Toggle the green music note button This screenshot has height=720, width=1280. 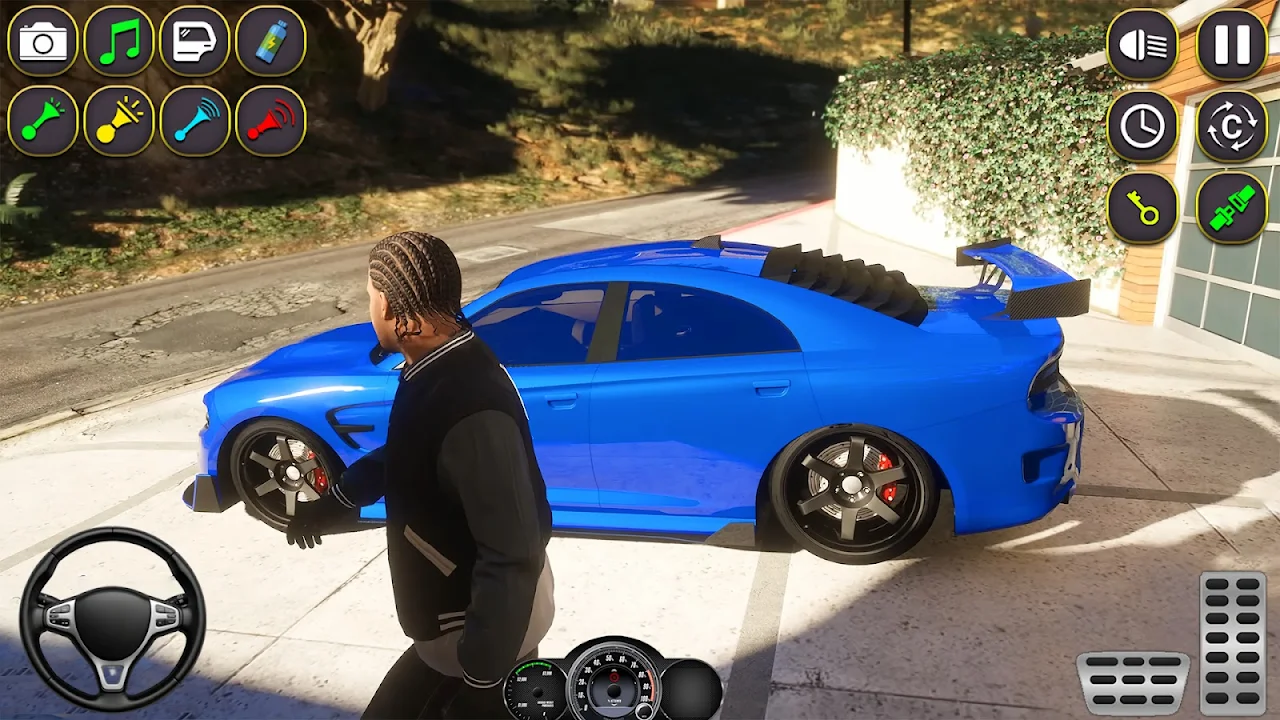(x=119, y=41)
